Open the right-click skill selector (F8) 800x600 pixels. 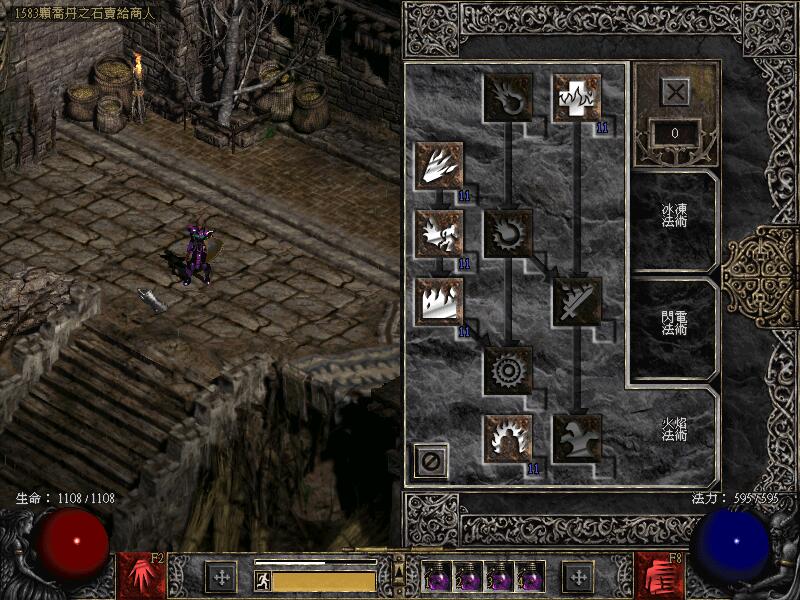point(659,576)
